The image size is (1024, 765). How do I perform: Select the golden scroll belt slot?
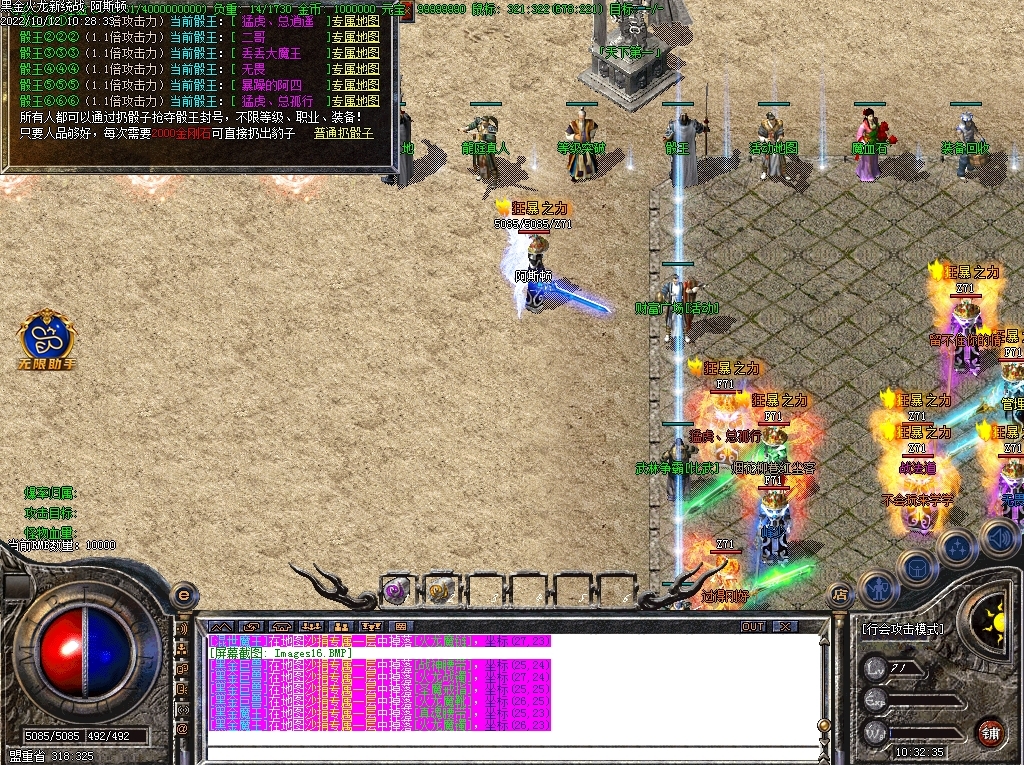[x=441, y=591]
